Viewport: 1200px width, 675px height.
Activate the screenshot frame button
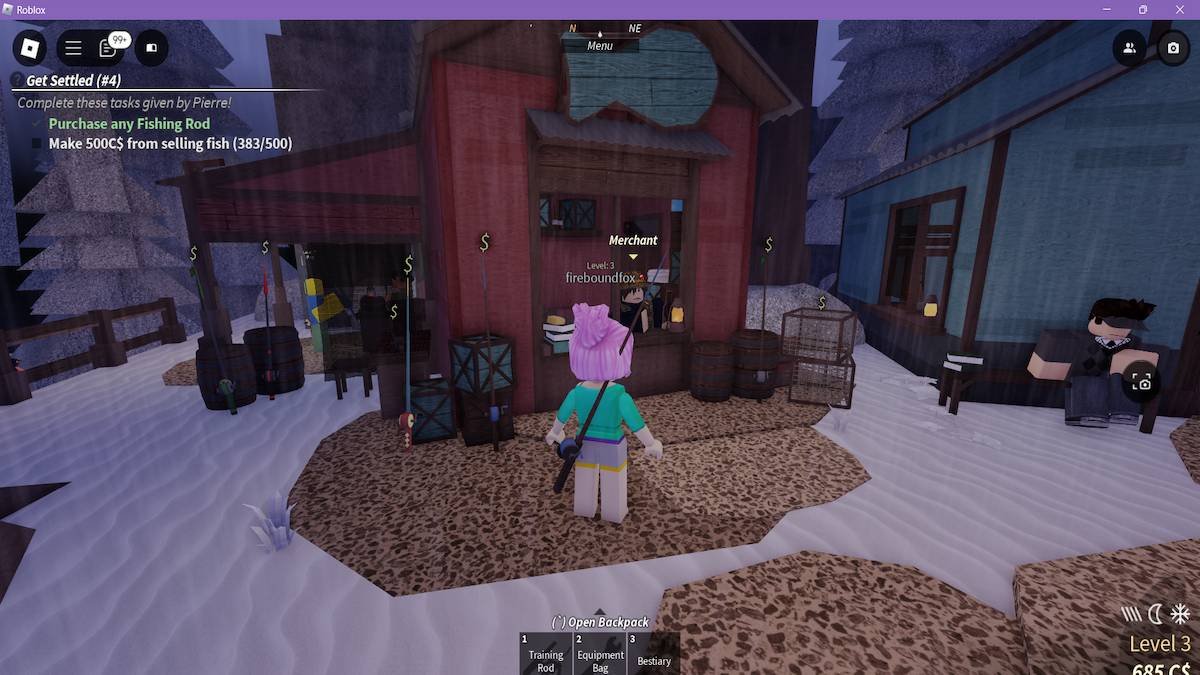[1142, 382]
